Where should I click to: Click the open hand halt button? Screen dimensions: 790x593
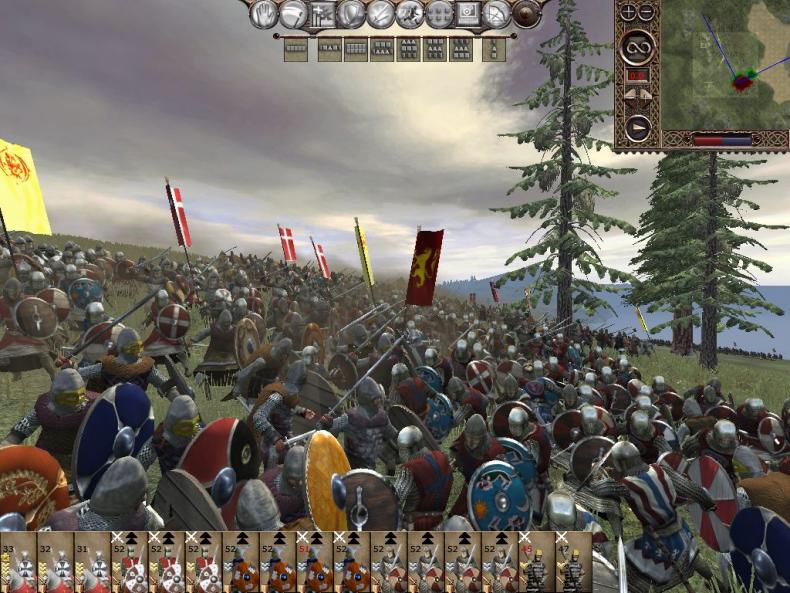(x=264, y=13)
